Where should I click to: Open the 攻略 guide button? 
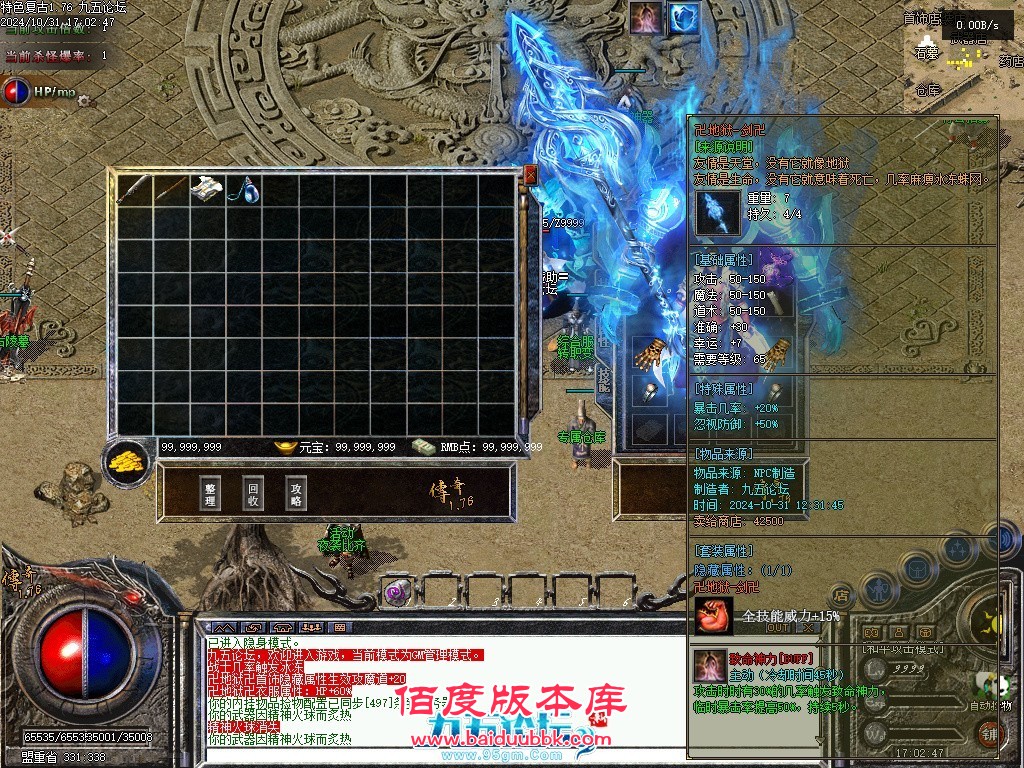point(296,492)
